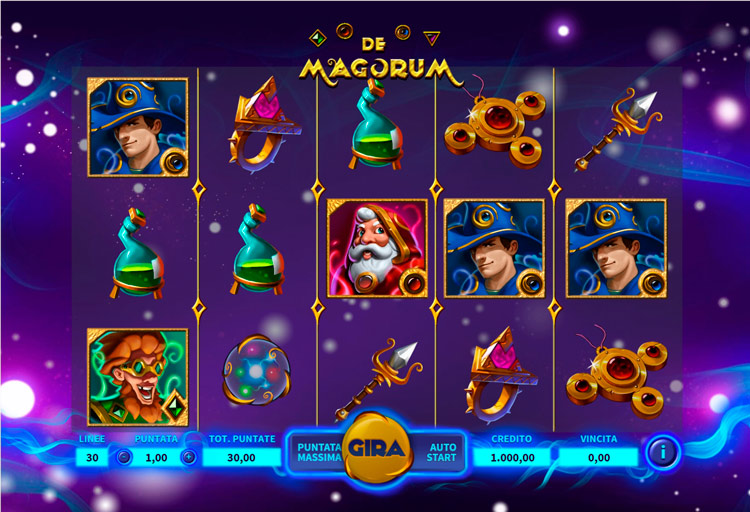Activate Auto Start spins
This screenshot has height=512, width=750.
pos(442,452)
